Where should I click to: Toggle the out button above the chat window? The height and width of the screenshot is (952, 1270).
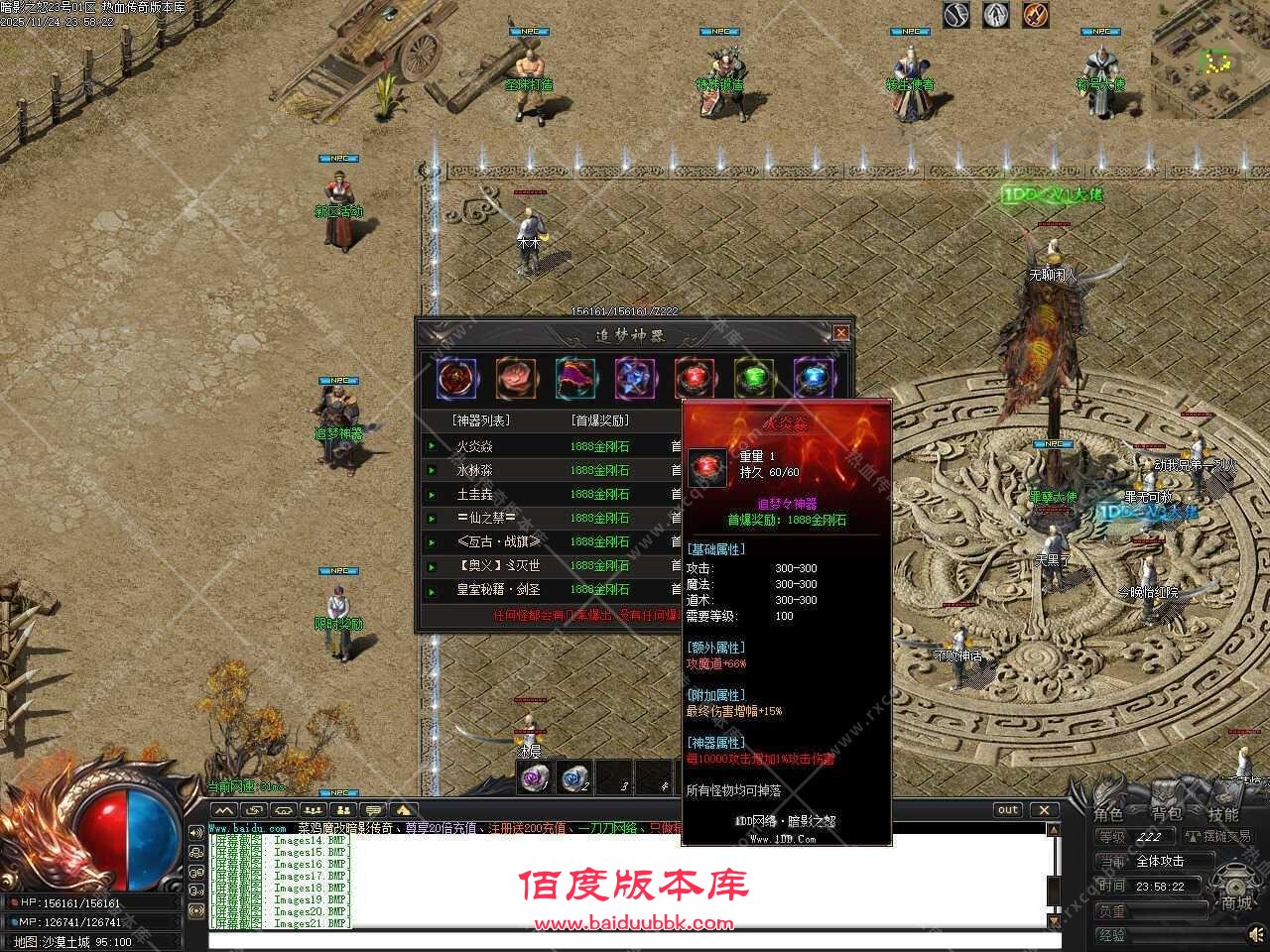[1007, 810]
